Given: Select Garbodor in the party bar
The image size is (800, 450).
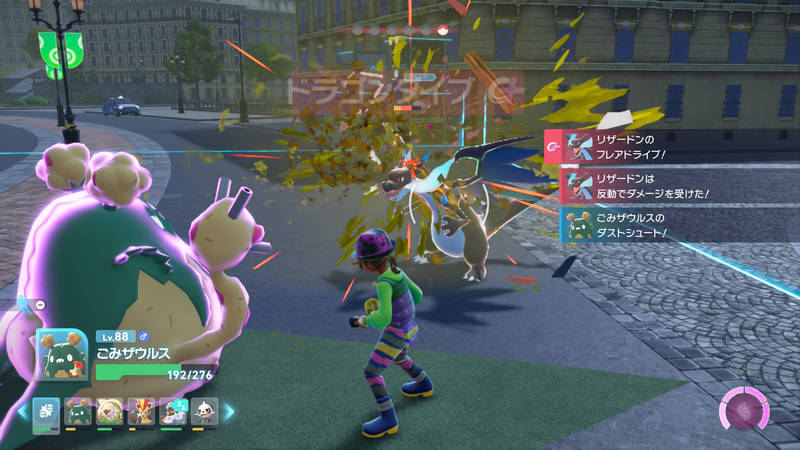Looking at the screenshot, I should pyautogui.click(x=78, y=411).
